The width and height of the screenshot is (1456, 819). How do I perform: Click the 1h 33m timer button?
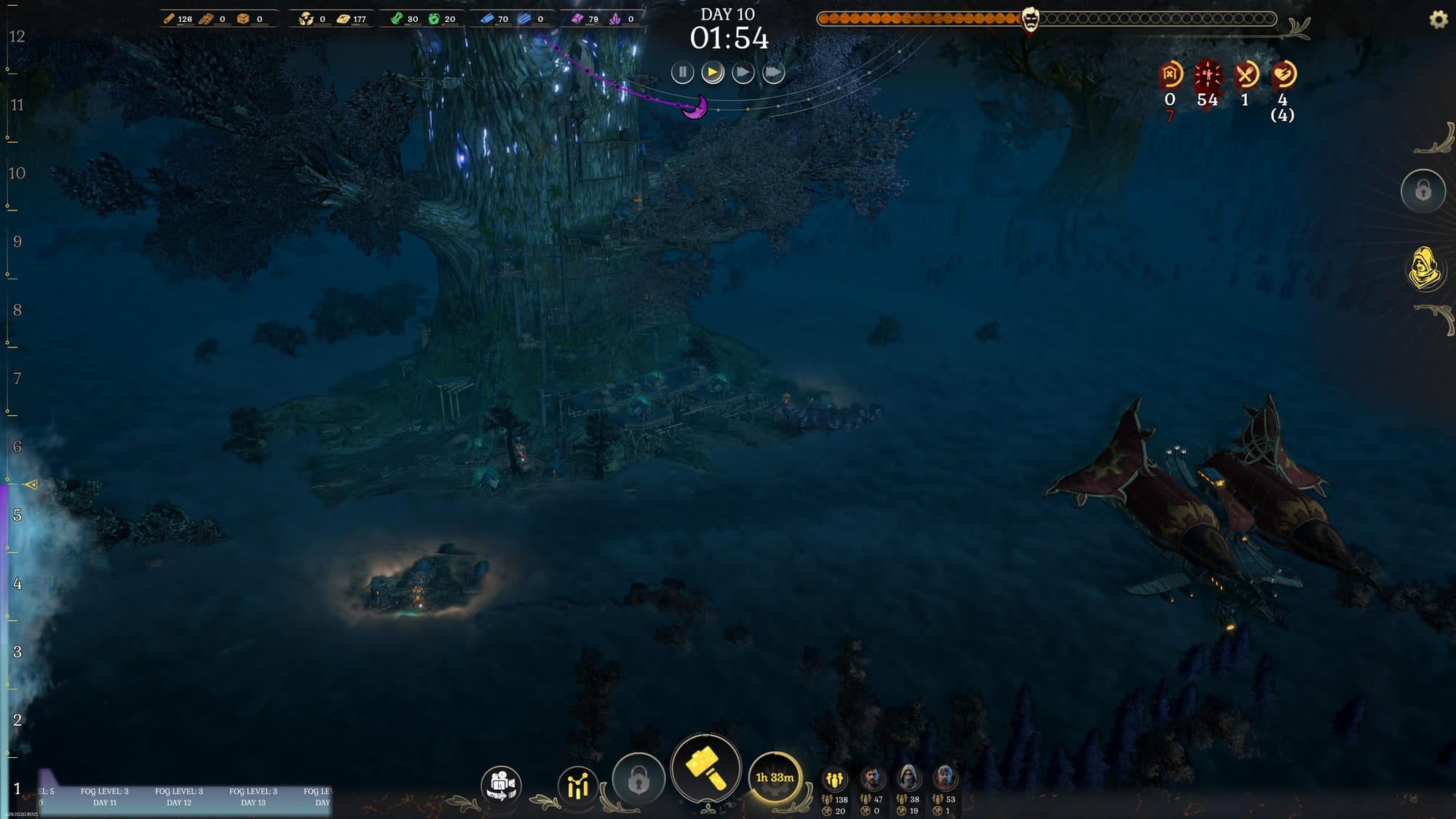(775, 778)
